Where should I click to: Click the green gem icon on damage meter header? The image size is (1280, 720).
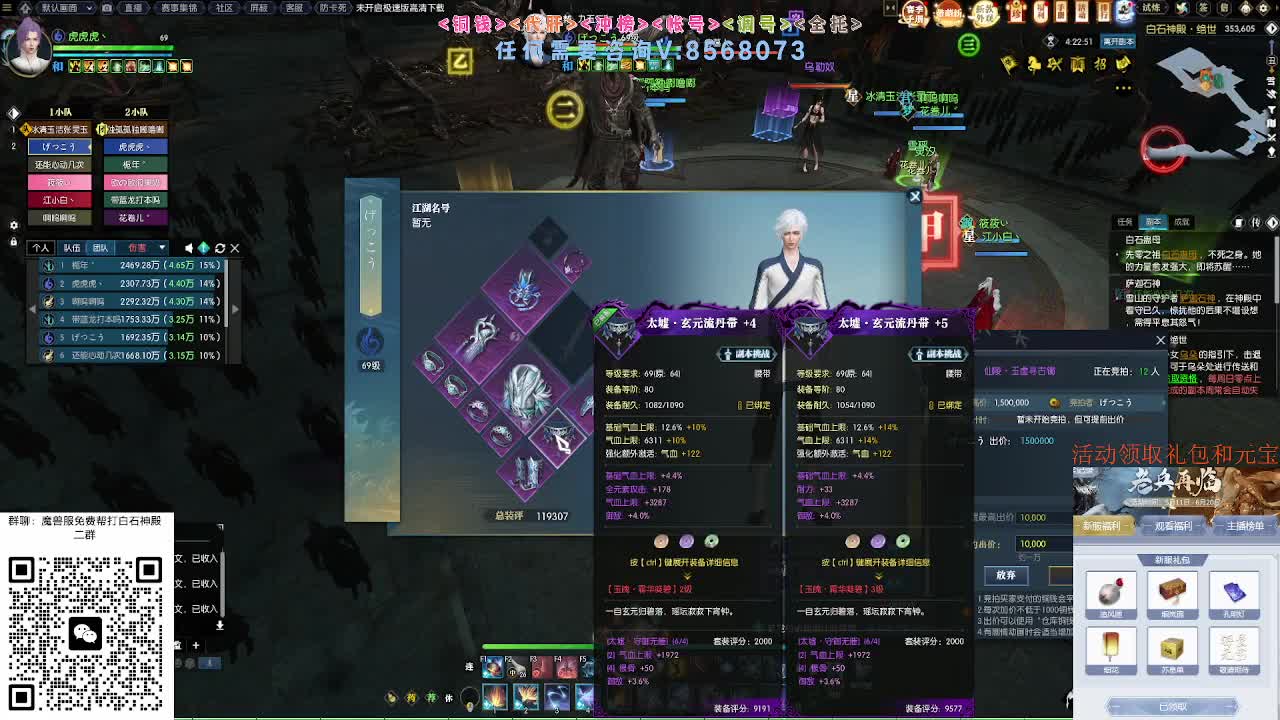pos(205,248)
